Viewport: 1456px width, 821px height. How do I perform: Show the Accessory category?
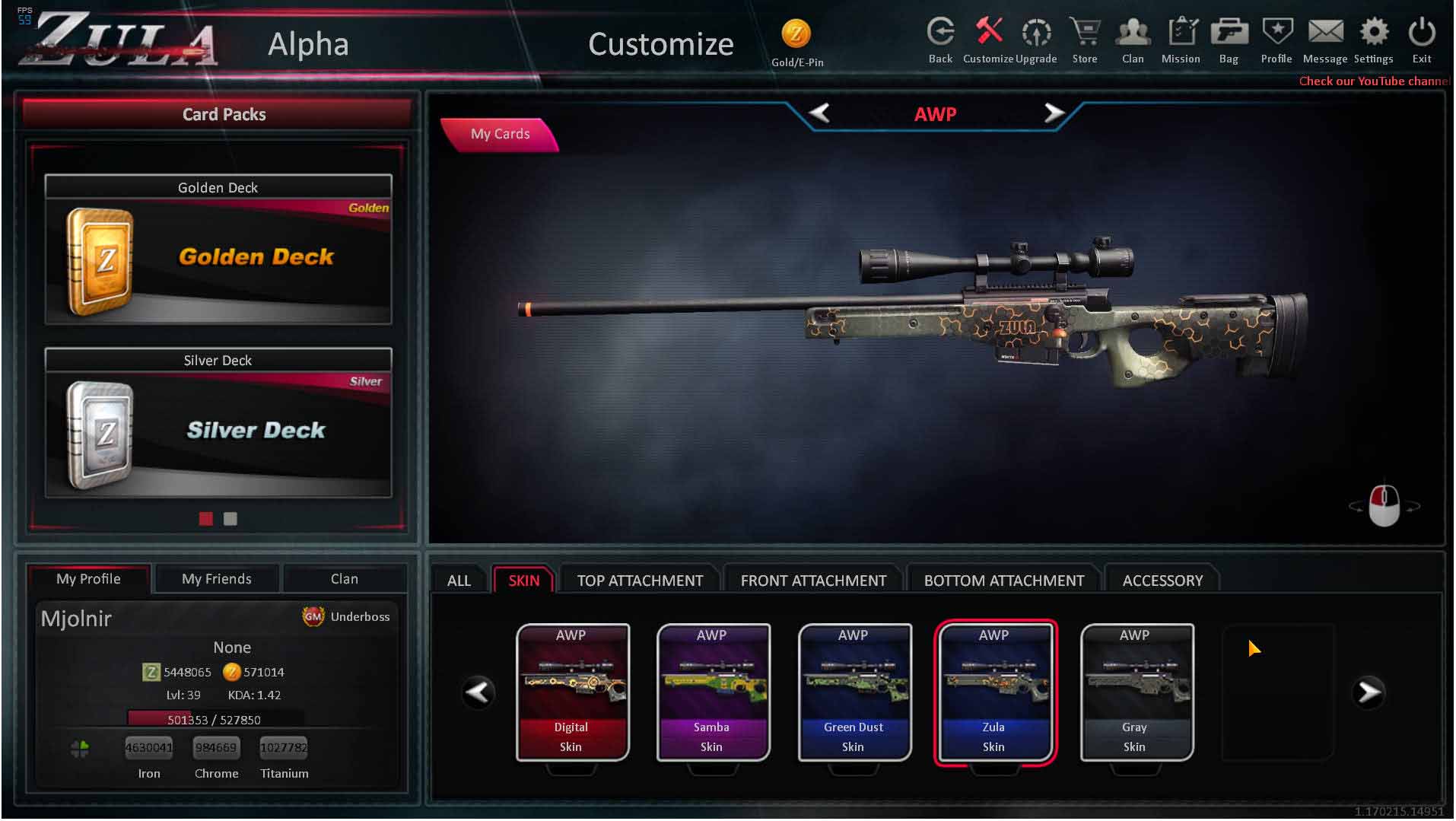pyautogui.click(x=1162, y=581)
